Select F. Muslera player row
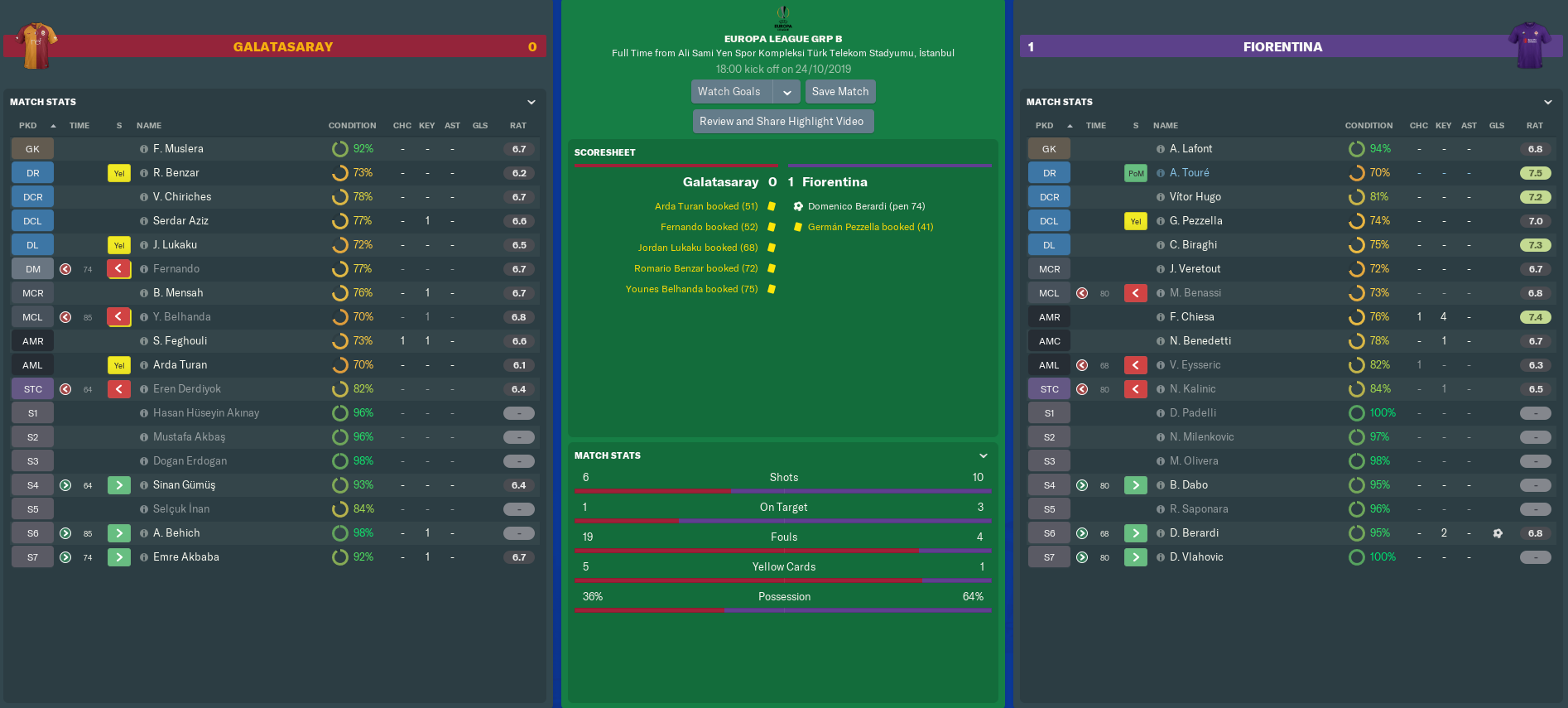1568x708 pixels. (178, 149)
